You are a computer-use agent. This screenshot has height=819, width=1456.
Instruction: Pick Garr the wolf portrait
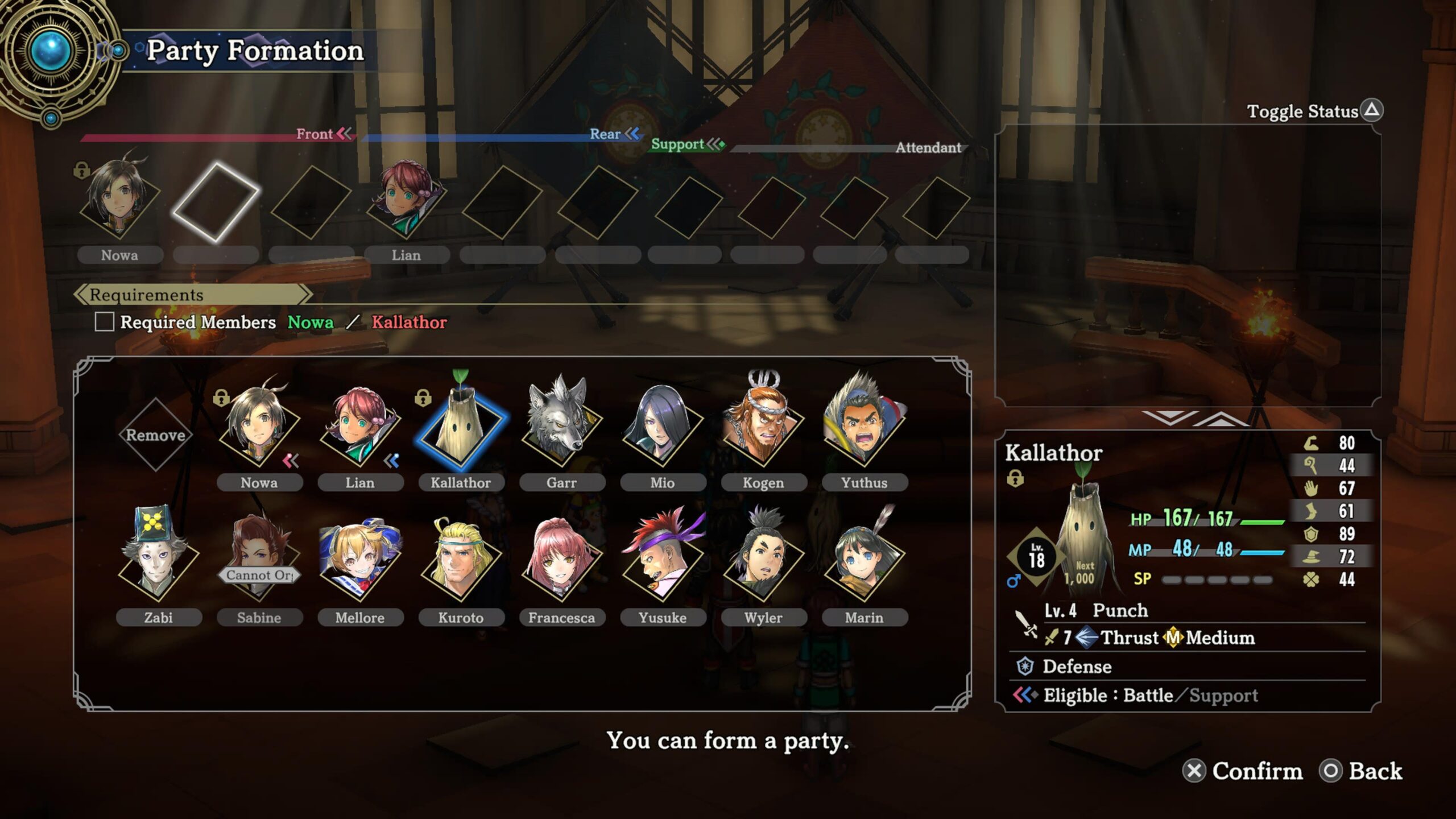pyautogui.click(x=561, y=428)
